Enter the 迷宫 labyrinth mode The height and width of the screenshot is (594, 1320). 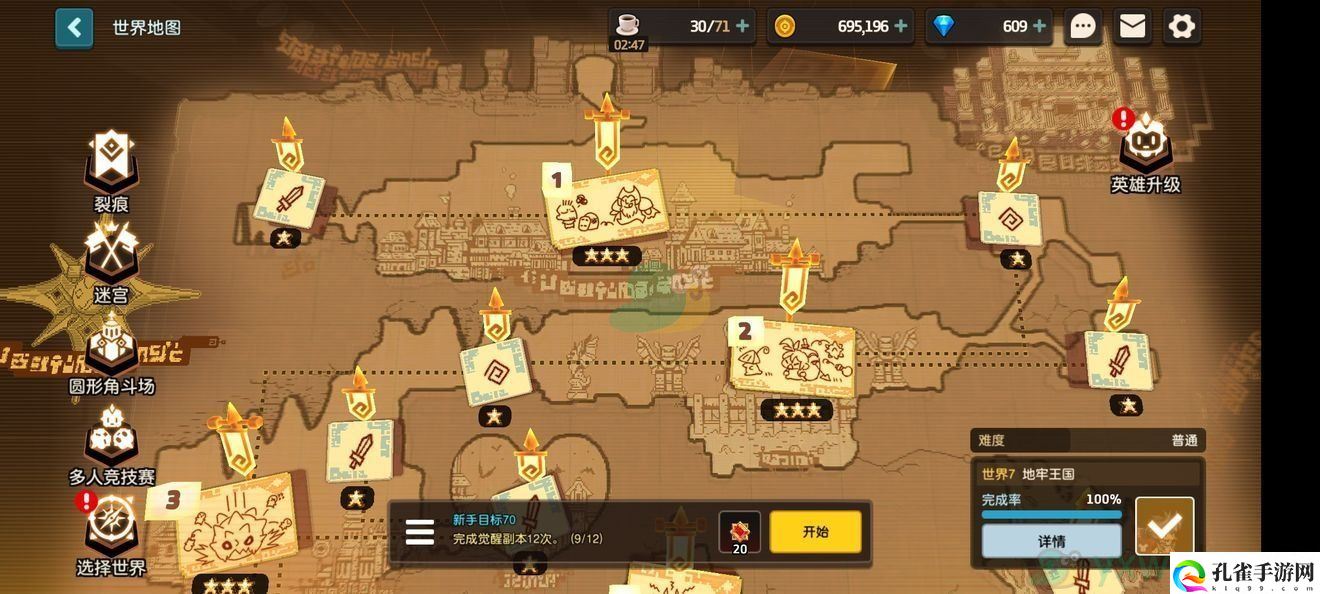click(111, 256)
